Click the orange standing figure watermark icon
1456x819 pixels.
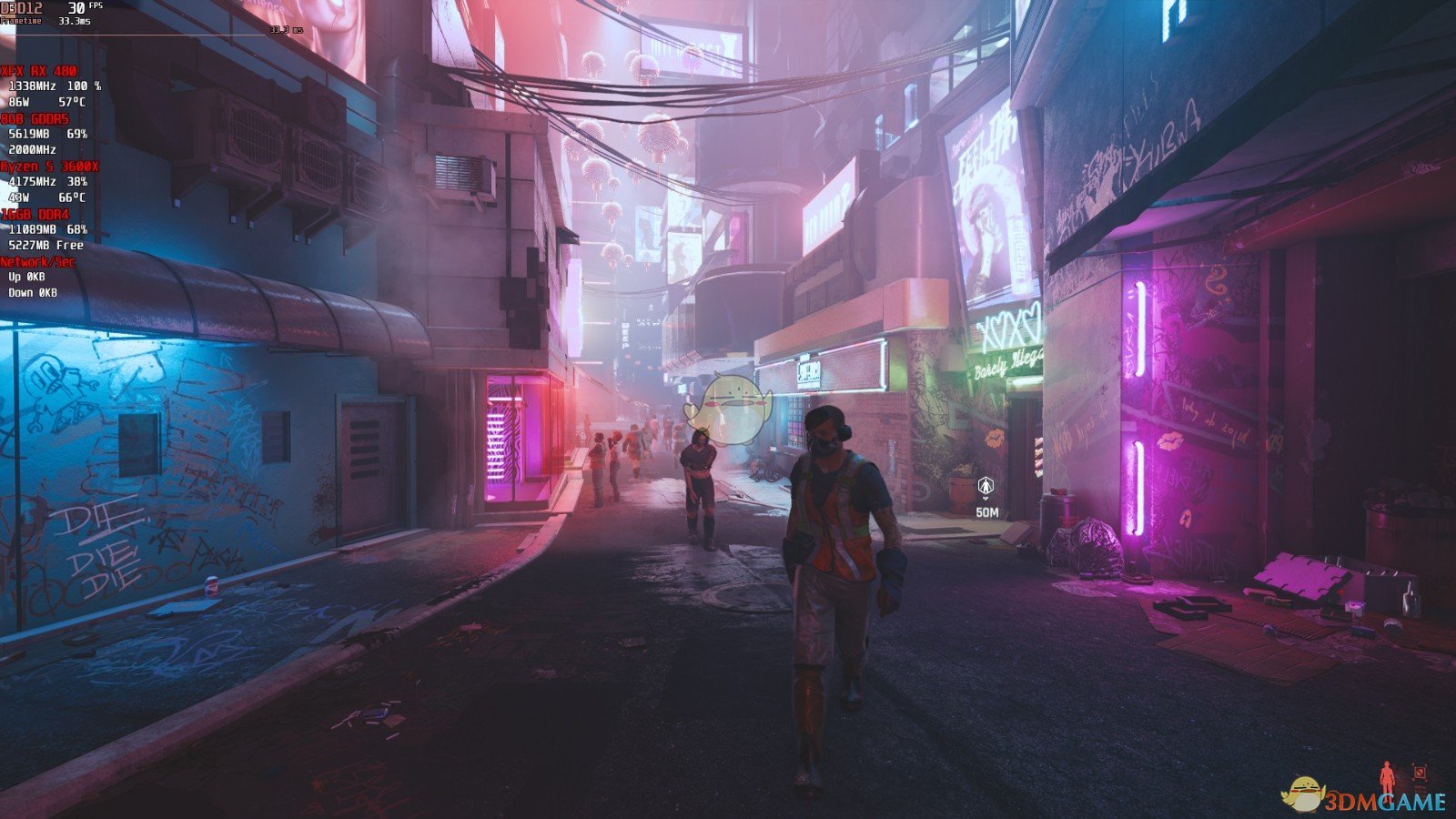click(1386, 776)
